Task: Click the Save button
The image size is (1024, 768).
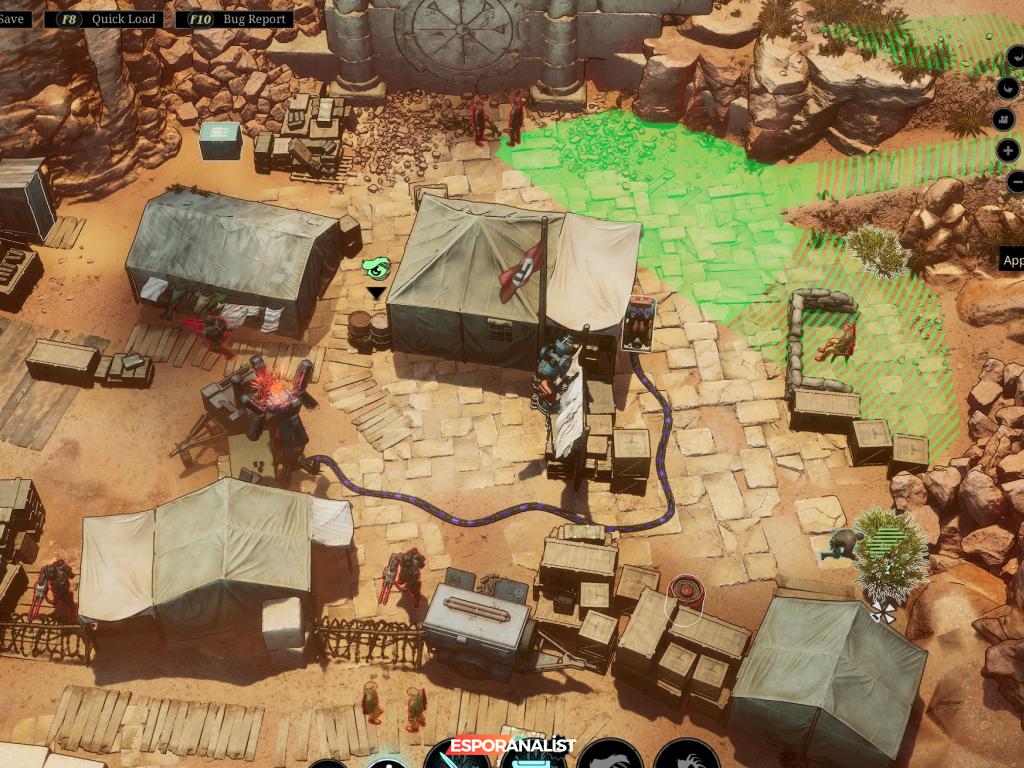Action: coord(13,19)
